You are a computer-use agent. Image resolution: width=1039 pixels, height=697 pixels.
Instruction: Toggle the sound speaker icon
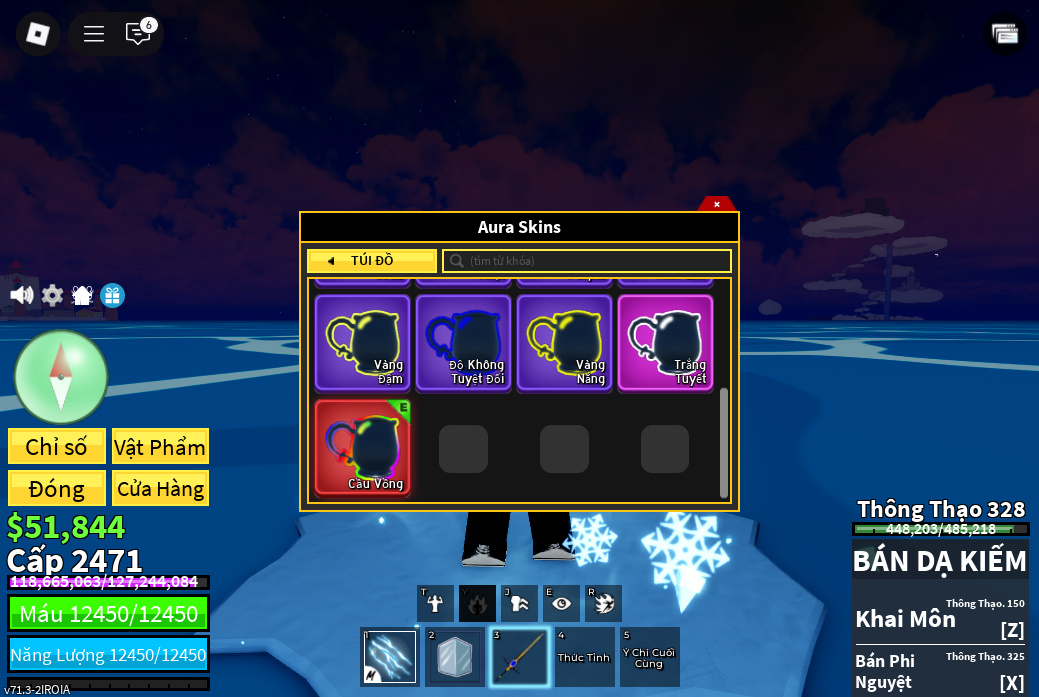coord(21,295)
